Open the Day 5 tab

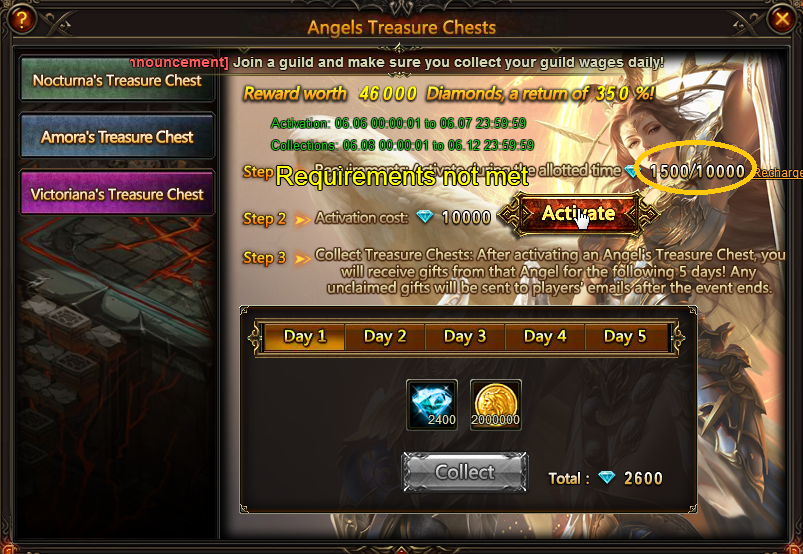[x=625, y=336]
